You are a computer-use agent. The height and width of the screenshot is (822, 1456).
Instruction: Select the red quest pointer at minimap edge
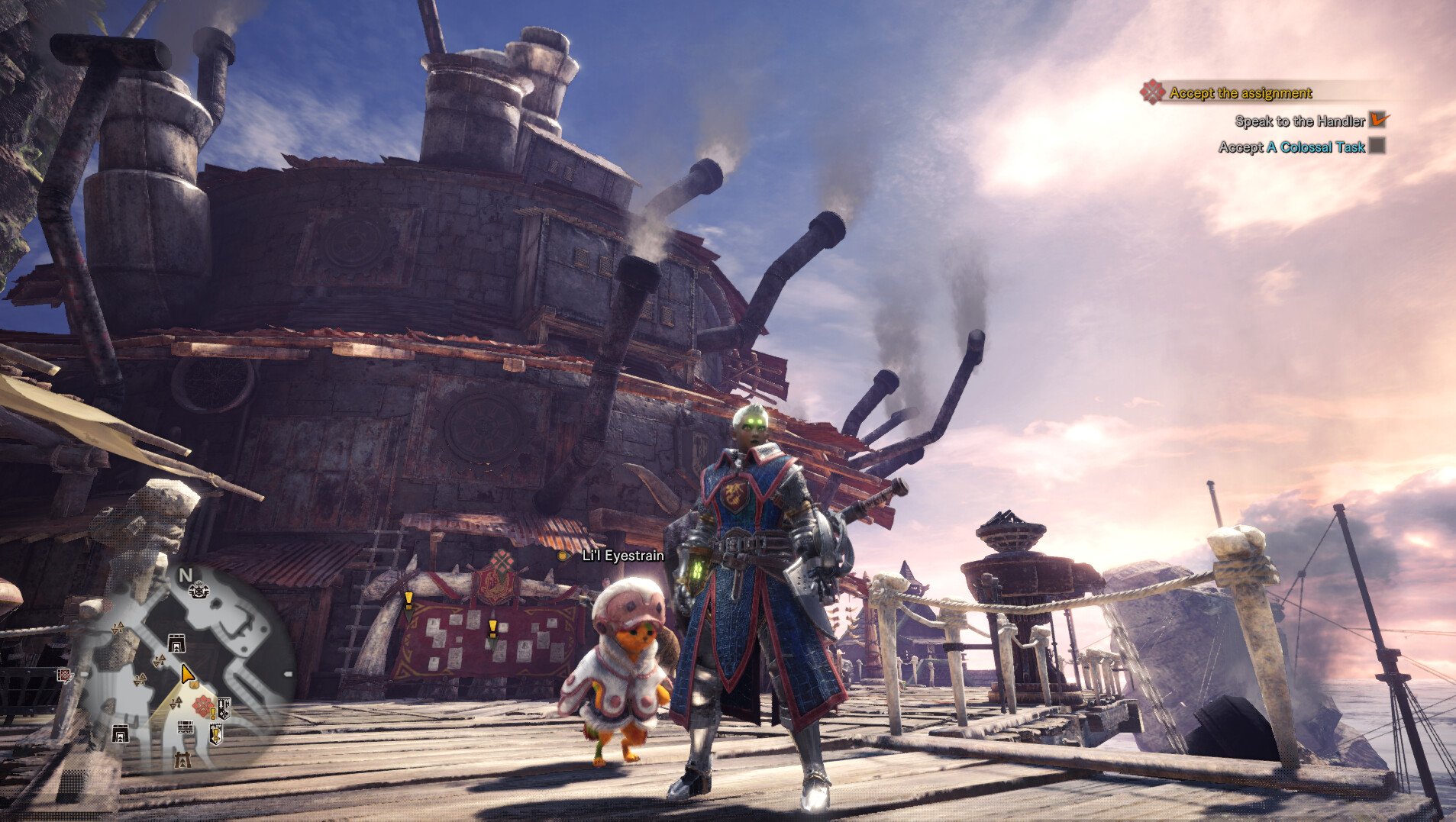coord(64,675)
